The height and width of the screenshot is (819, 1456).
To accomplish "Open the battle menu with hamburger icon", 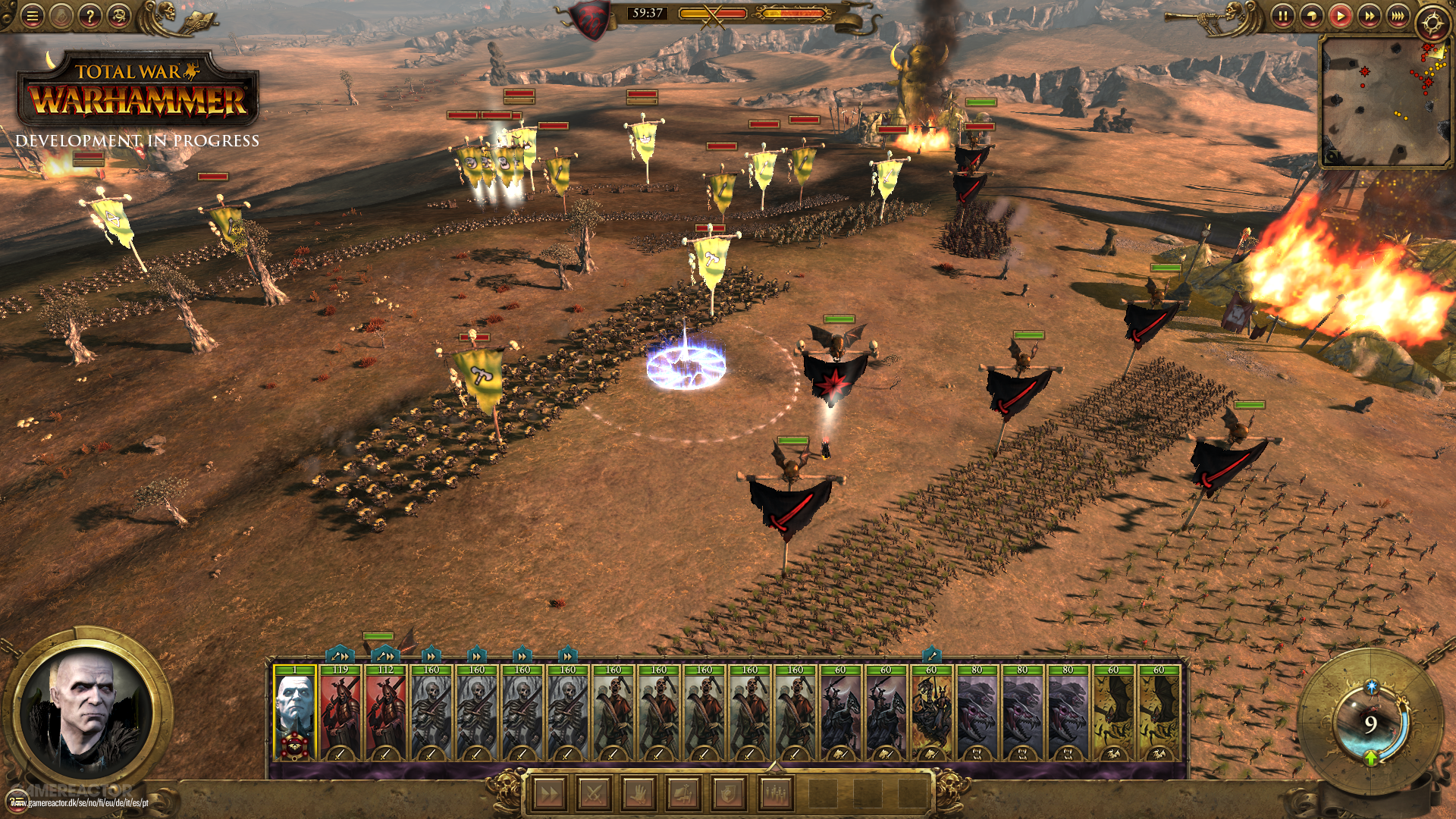I will pyautogui.click(x=32, y=15).
